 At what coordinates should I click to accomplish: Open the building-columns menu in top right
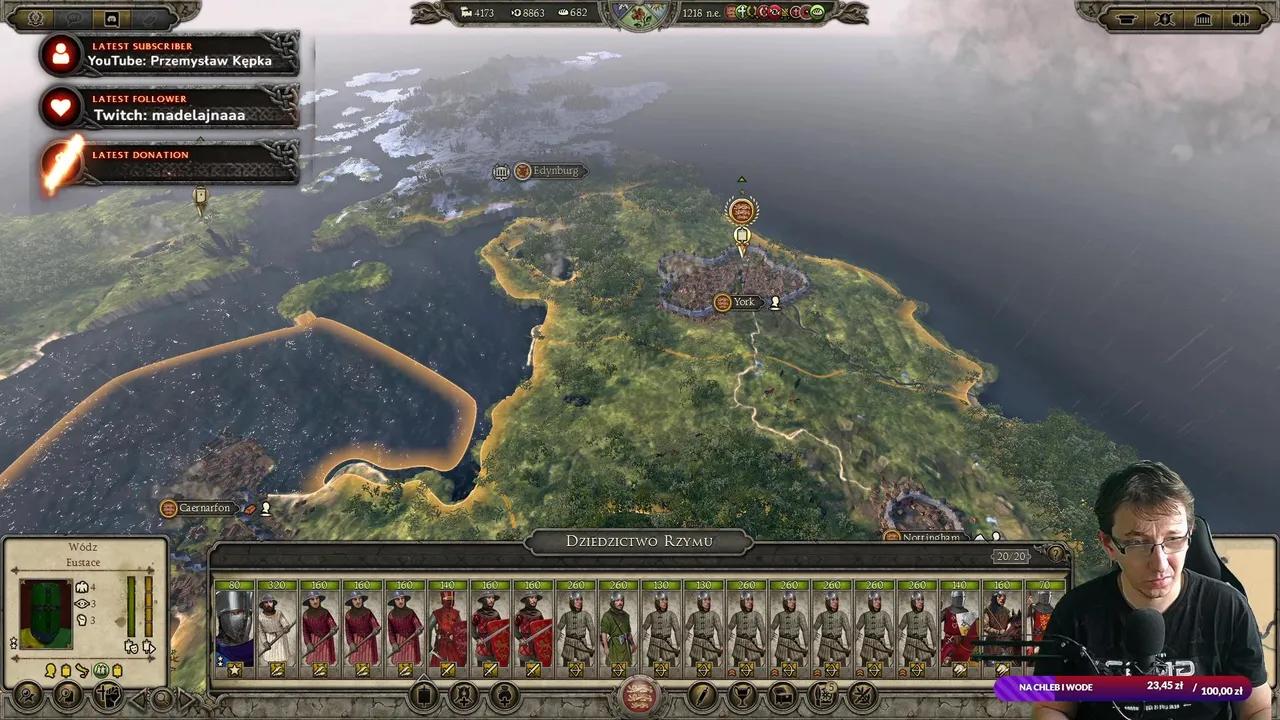pyautogui.click(x=1203, y=19)
